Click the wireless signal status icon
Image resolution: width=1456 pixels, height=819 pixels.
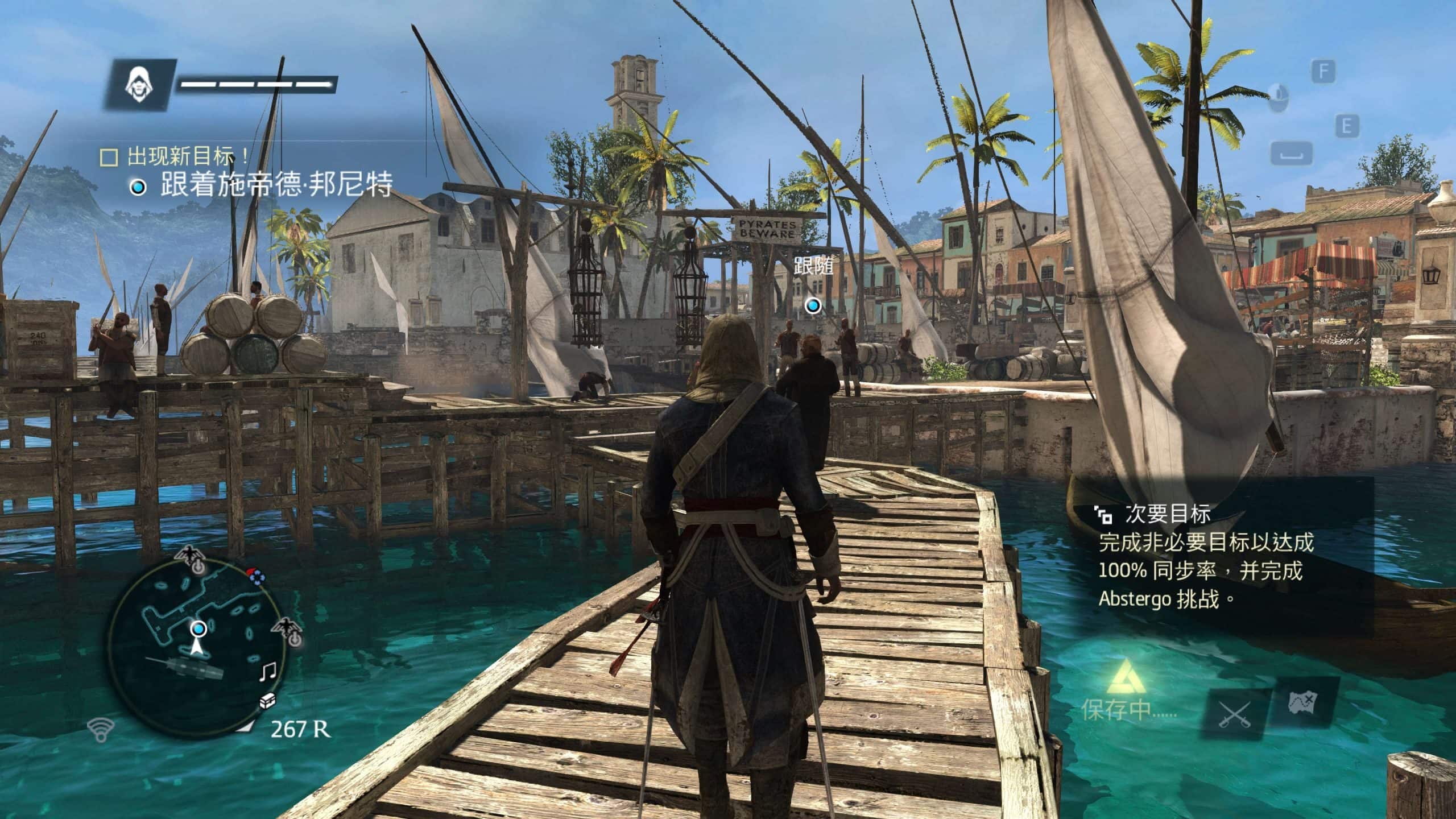[101, 729]
